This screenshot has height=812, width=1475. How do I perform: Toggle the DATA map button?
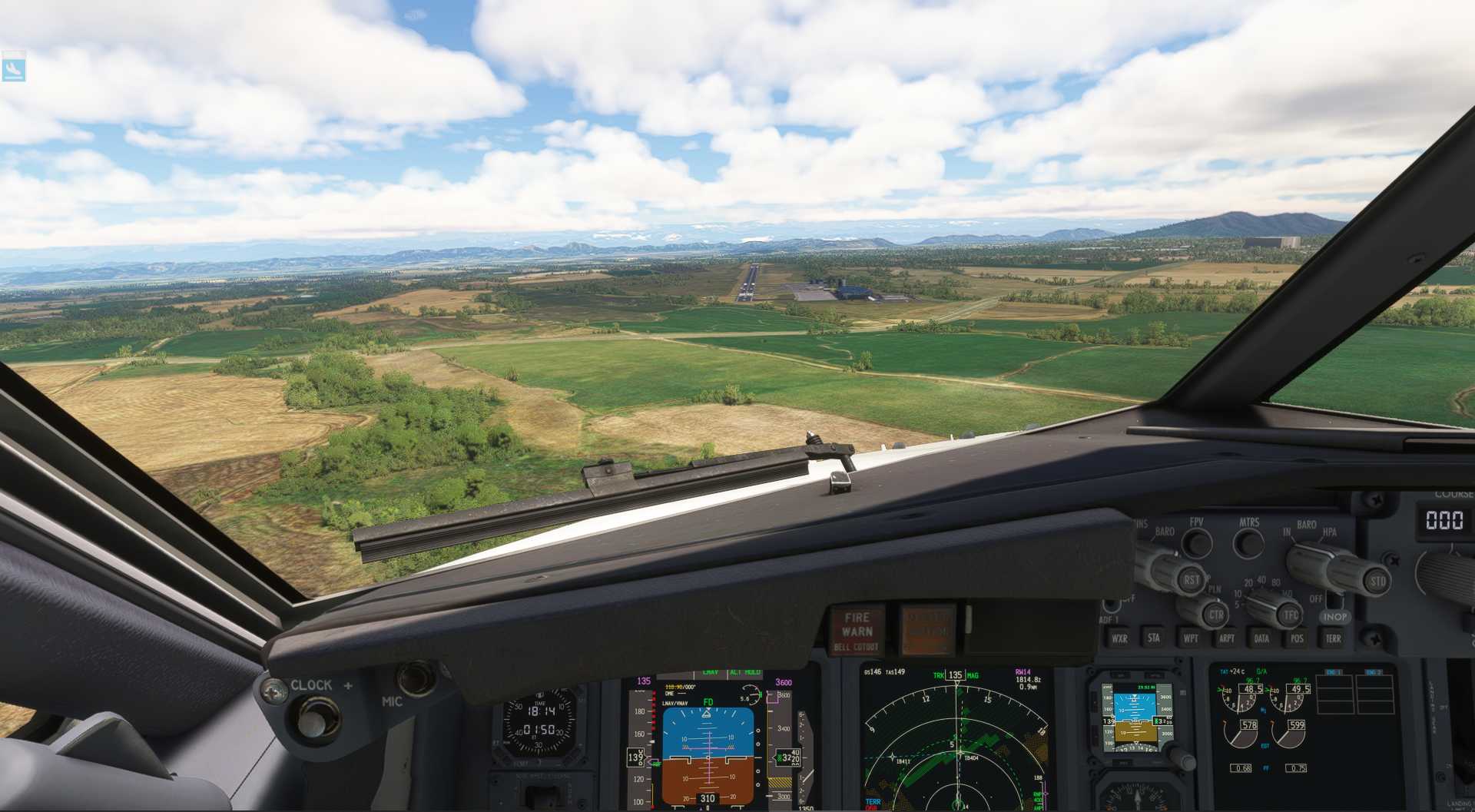[1262, 638]
